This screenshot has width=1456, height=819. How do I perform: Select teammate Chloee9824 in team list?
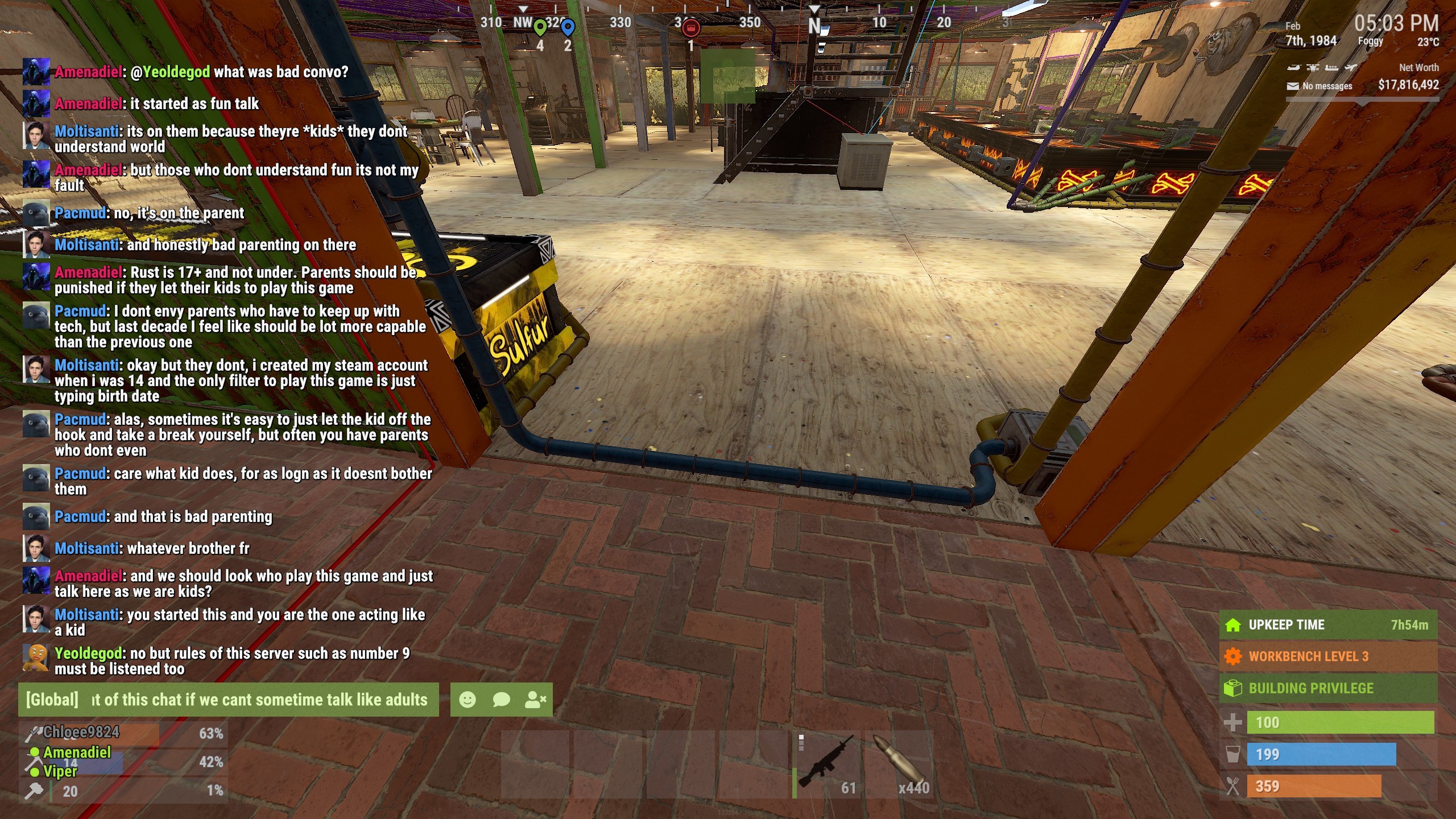point(81,732)
